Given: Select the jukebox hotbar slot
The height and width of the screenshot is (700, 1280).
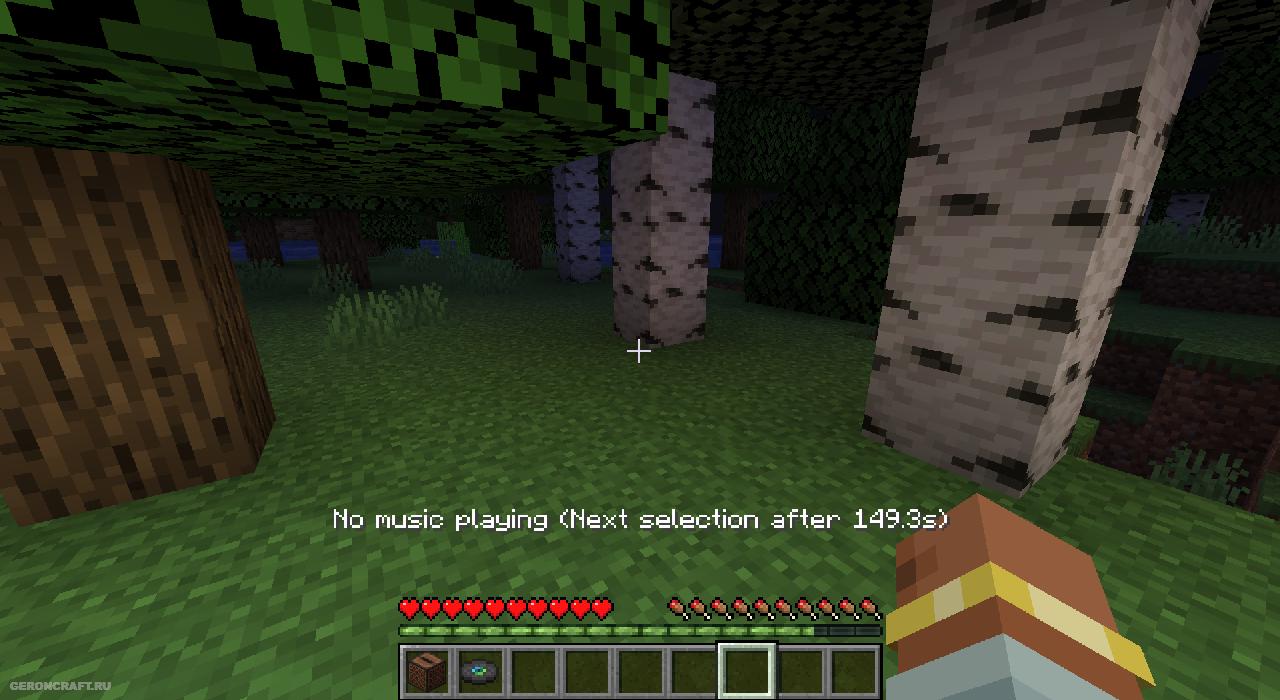Looking at the screenshot, I should pos(427,671).
